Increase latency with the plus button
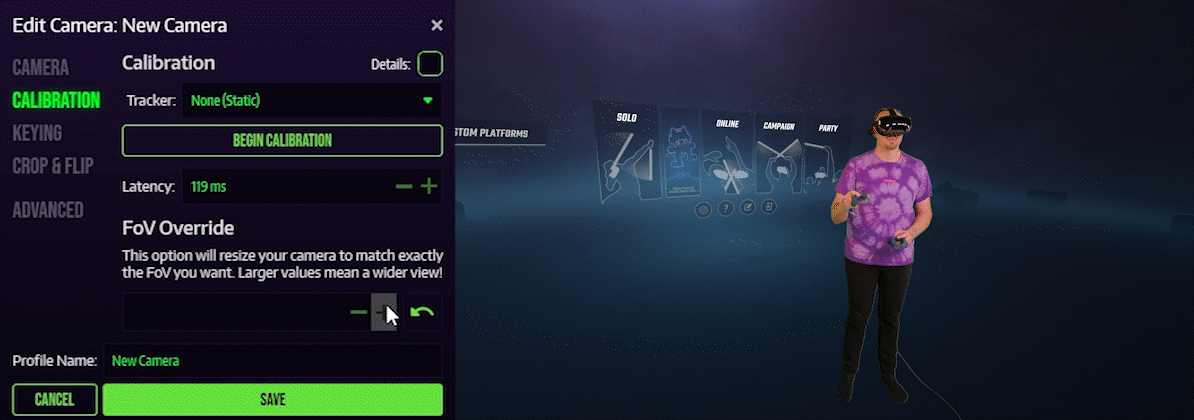The image size is (1194, 420). pos(429,187)
